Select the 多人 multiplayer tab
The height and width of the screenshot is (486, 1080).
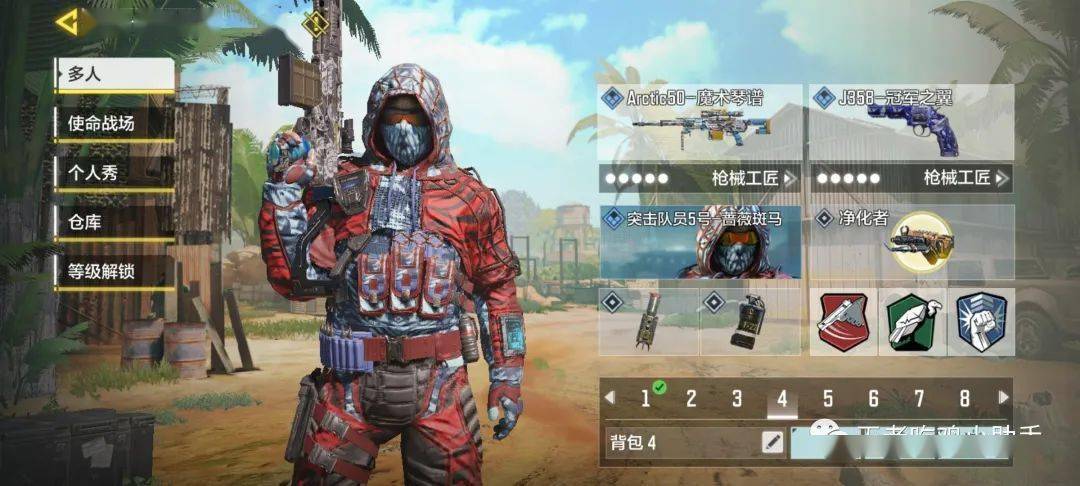point(114,74)
